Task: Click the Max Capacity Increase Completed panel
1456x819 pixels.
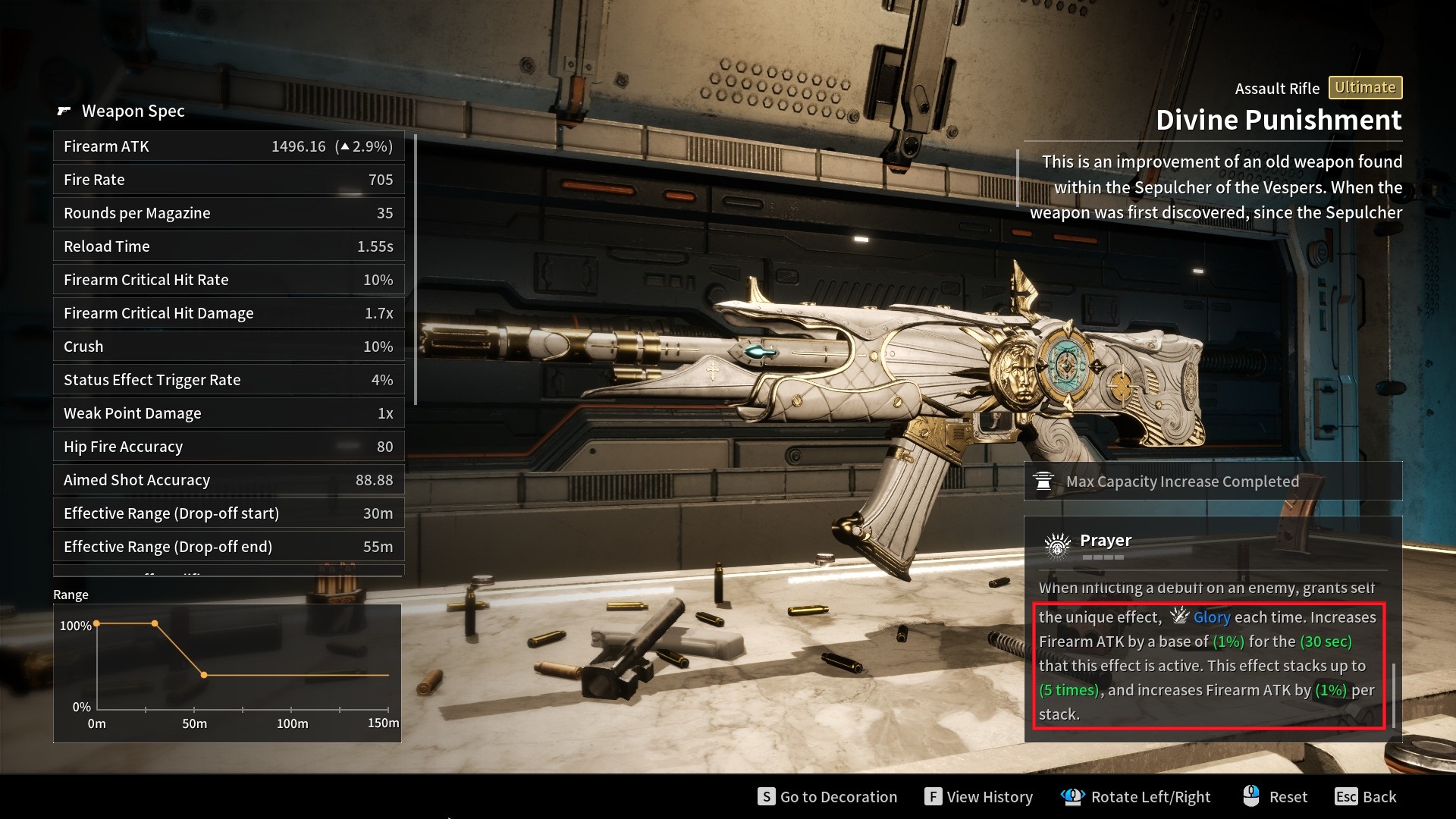Action: (1213, 482)
